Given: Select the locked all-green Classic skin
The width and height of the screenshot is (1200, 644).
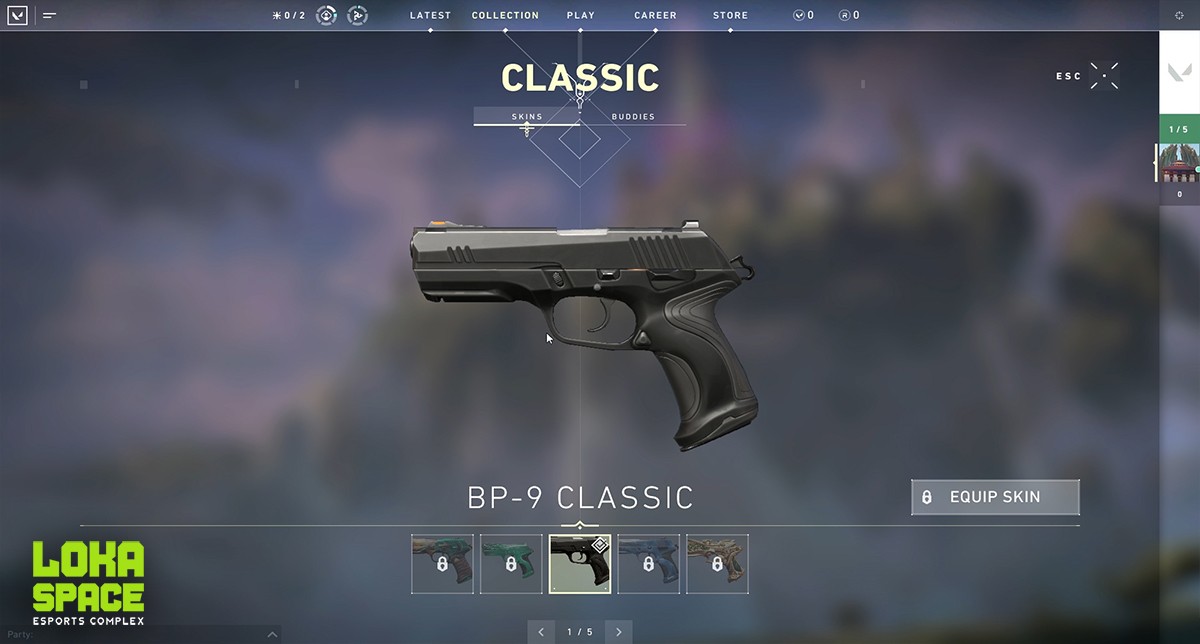Looking at the screenshot, I should 510,564.
